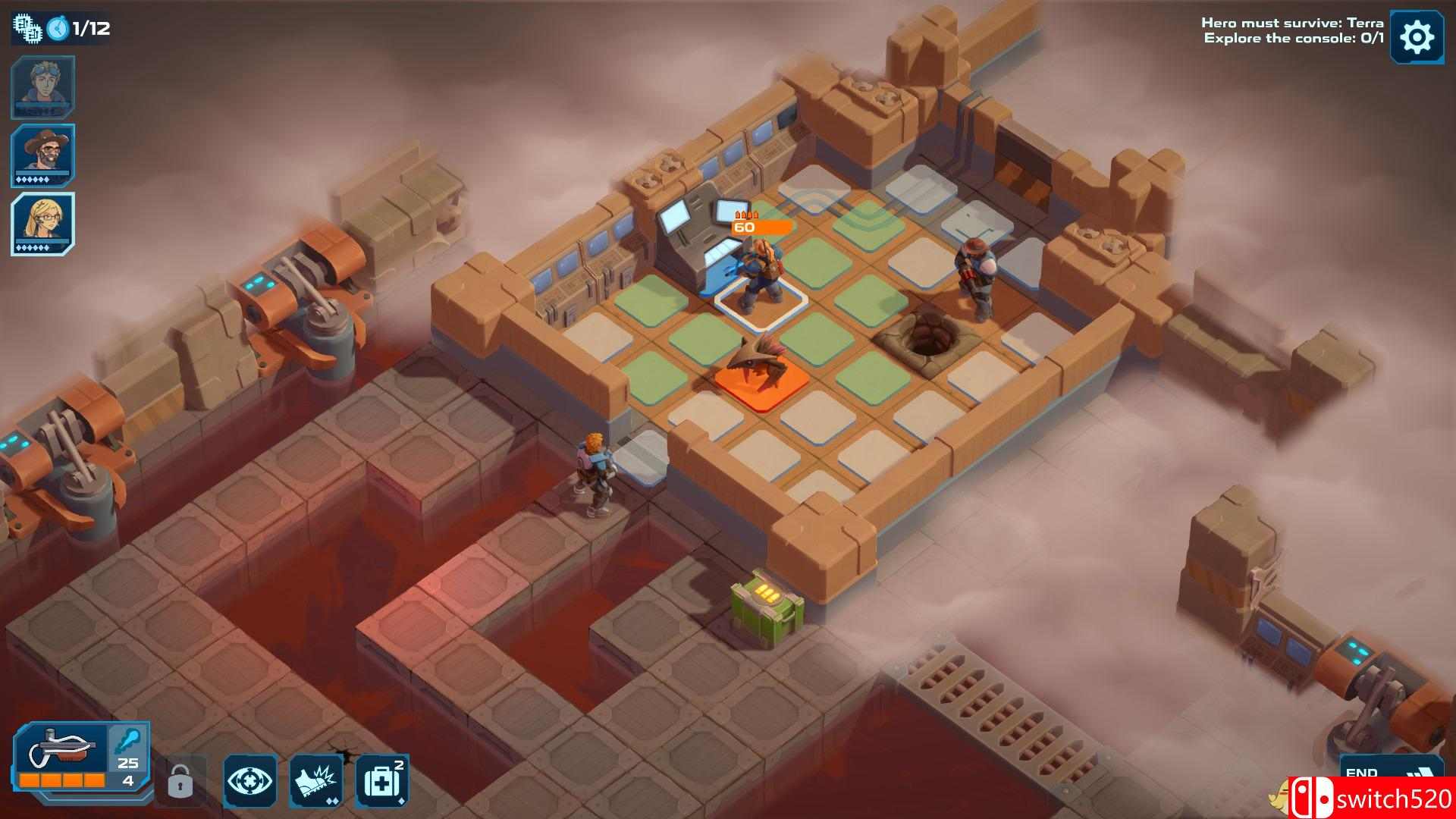Select the blonde hero with glasses portrait
This screenshot has width=1456, height=819.
pos(42,223)
